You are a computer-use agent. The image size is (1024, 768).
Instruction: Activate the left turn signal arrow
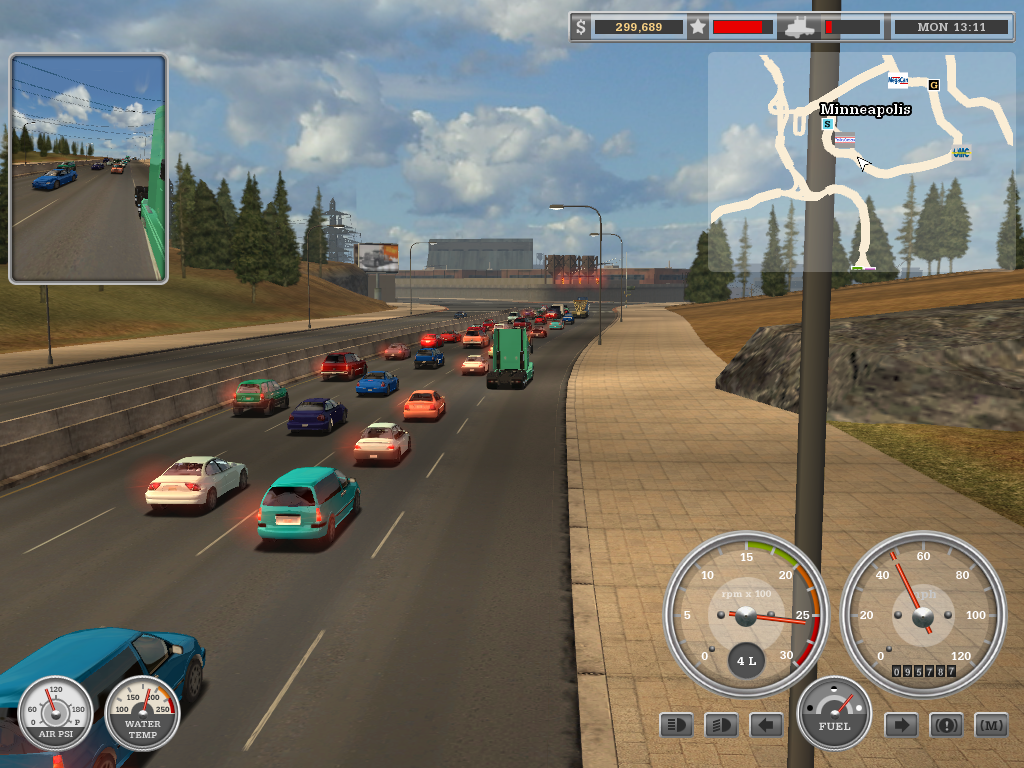tap(766, 724)
